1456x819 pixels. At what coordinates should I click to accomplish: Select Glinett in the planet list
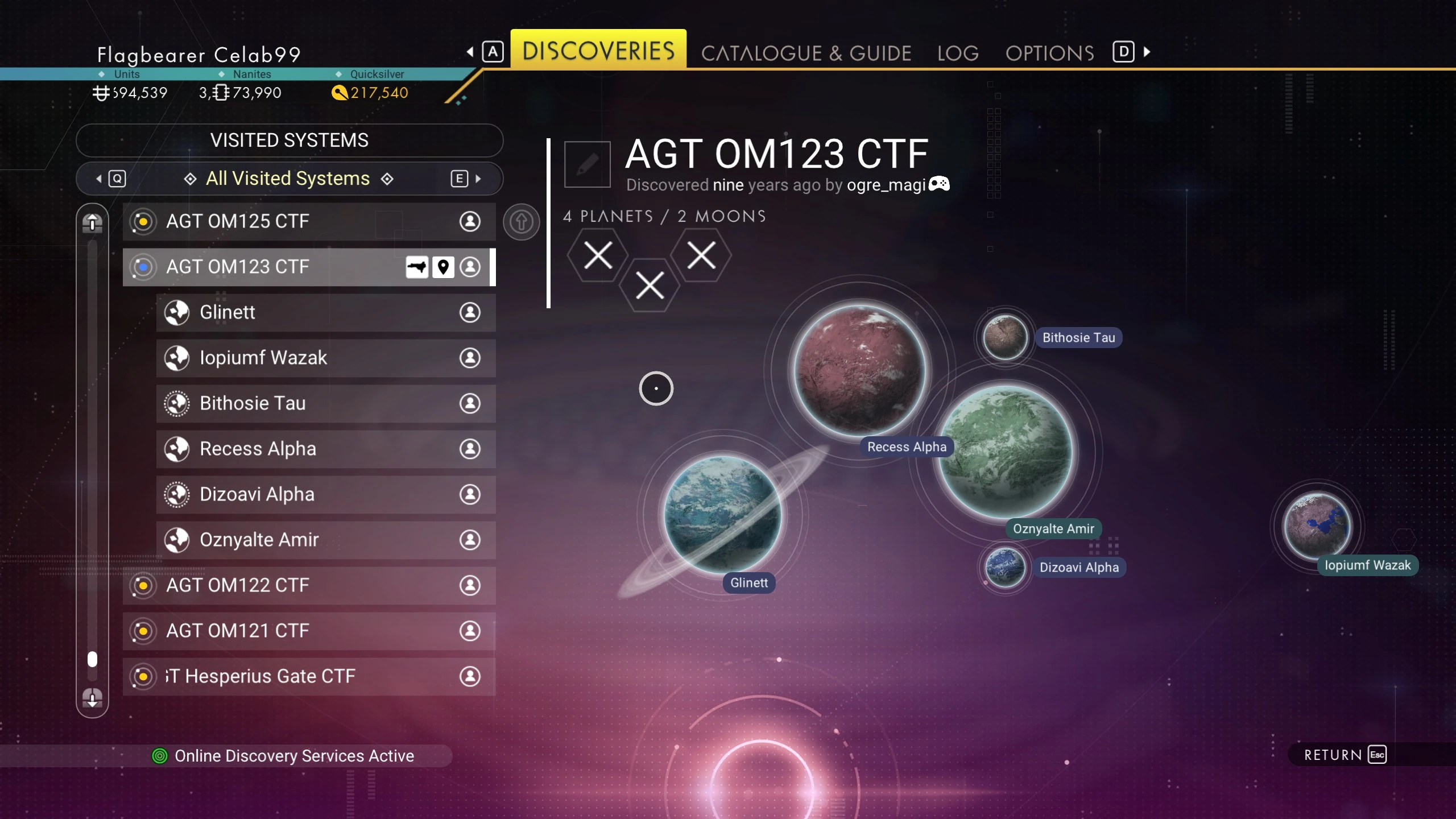pos(325,312)
